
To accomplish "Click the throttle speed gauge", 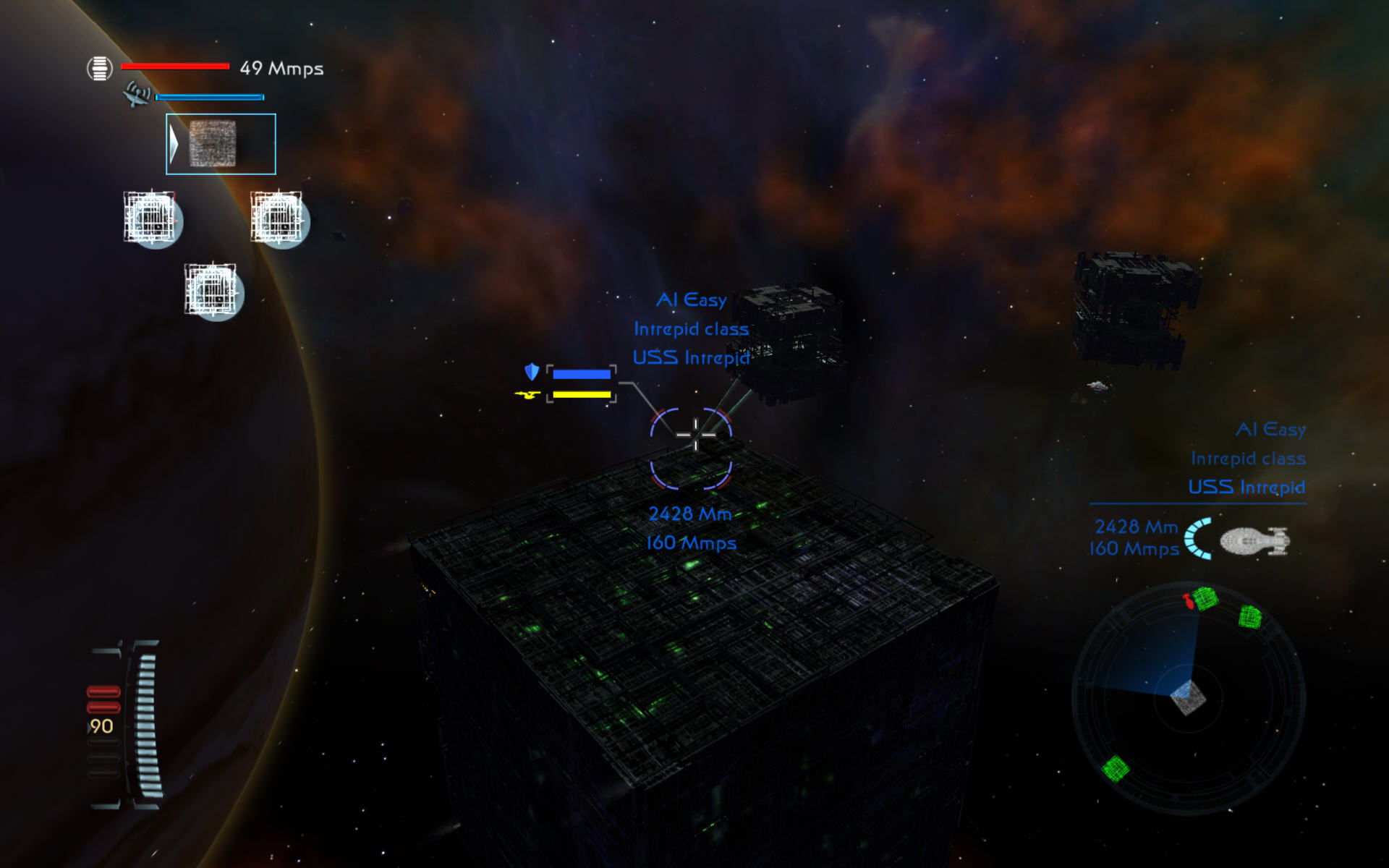I will pyautogui.click(x=145, y=724).
